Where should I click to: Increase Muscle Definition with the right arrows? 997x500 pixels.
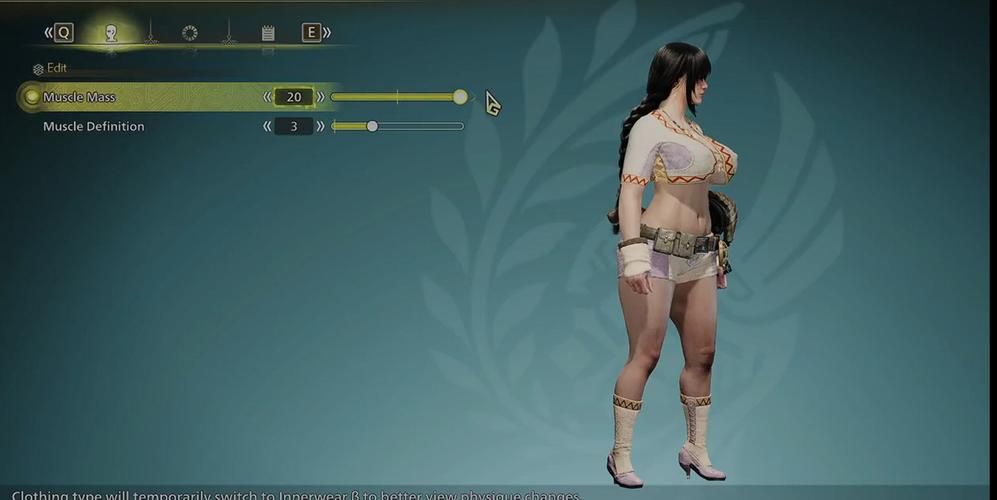point(320,126)
